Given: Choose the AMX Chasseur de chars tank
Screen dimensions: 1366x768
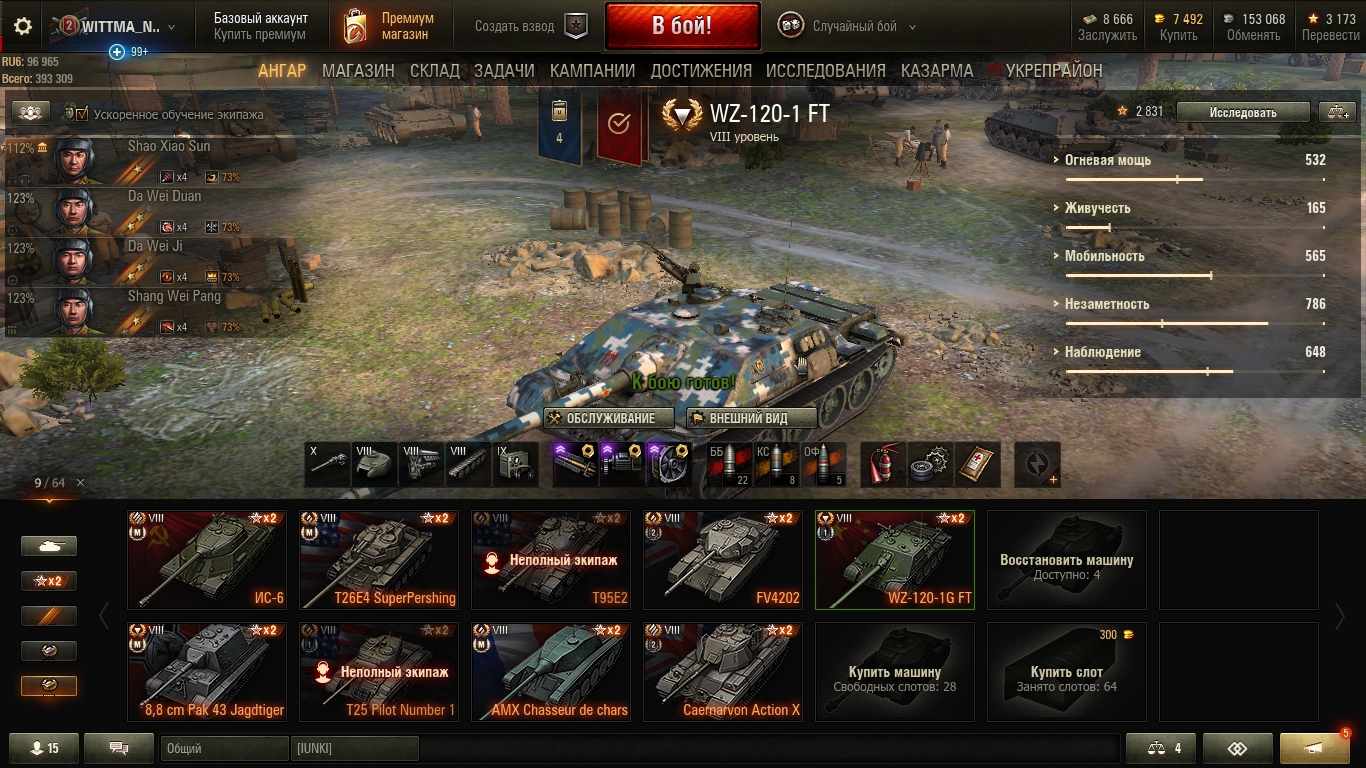Looking at the screenshot, I should 551,672.
